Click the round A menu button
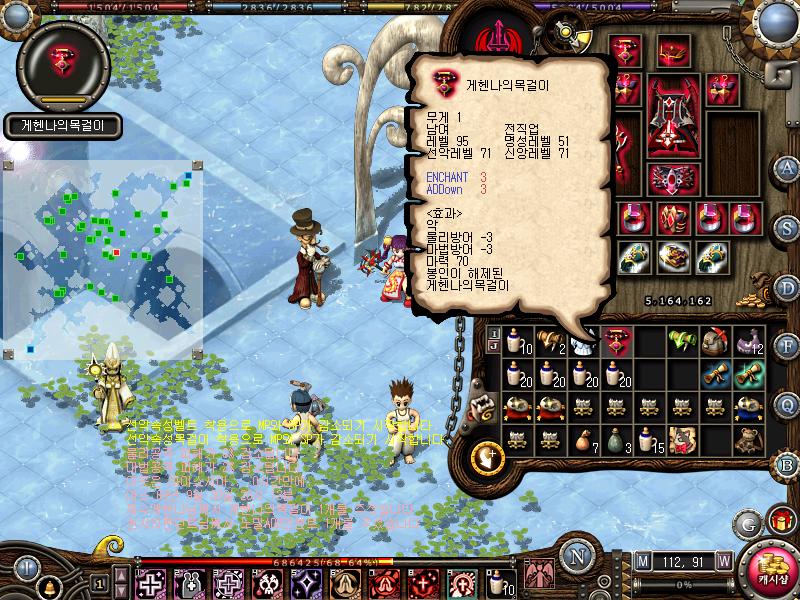This screenshot has height=600, width=800. click(x=787, y=167)
